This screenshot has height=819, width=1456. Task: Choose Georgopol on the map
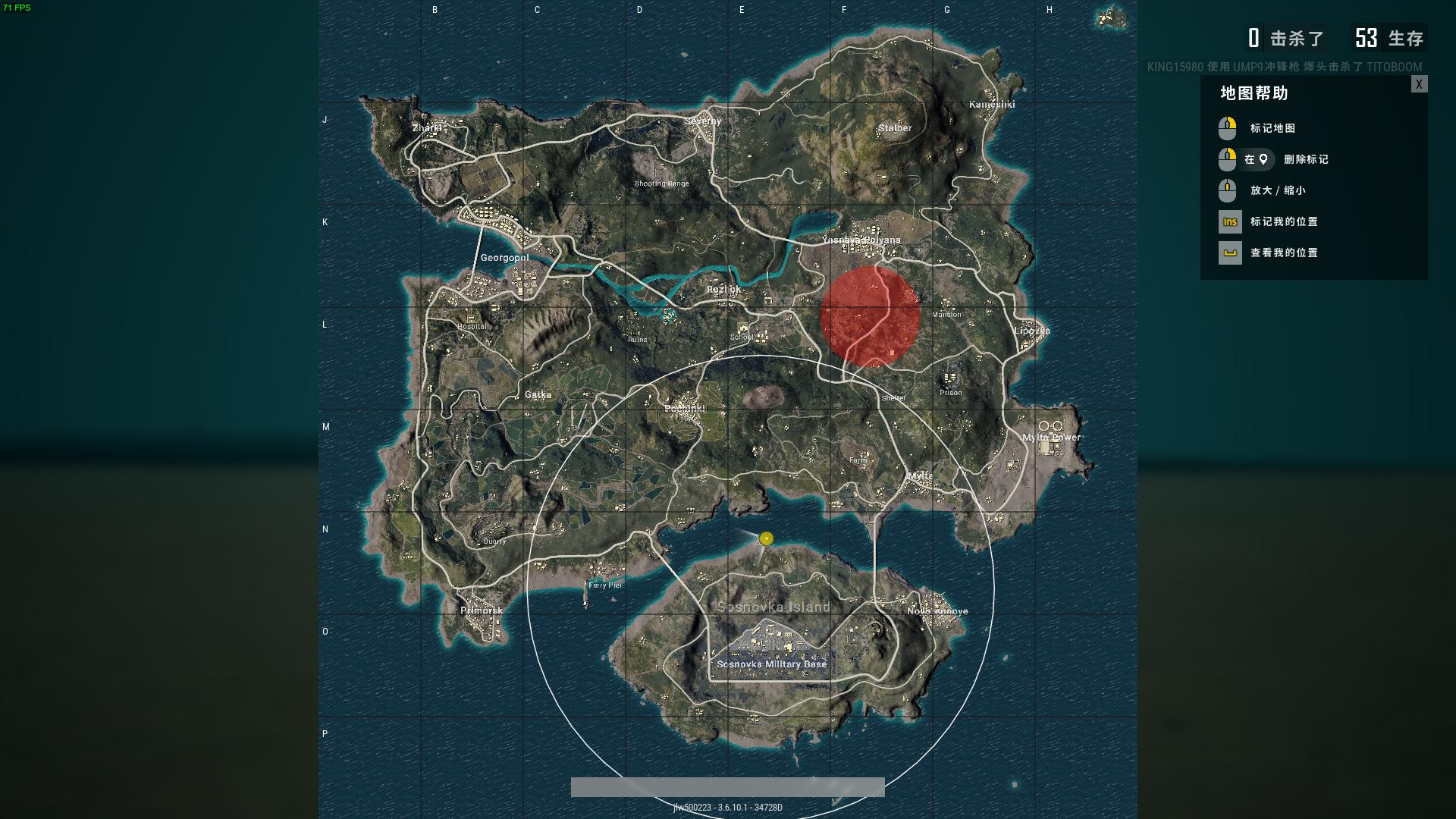pyautogui.click(x=504, y=258)
